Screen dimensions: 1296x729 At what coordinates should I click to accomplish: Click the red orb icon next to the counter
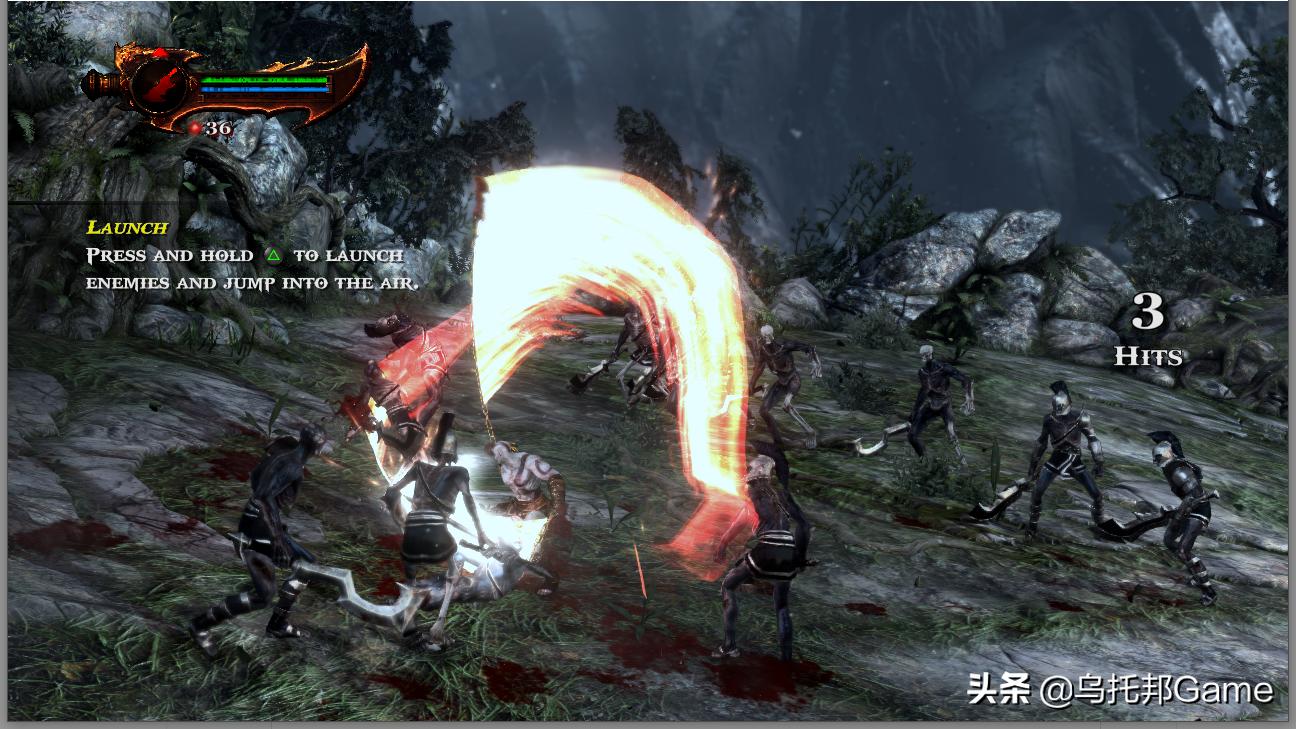196,128
